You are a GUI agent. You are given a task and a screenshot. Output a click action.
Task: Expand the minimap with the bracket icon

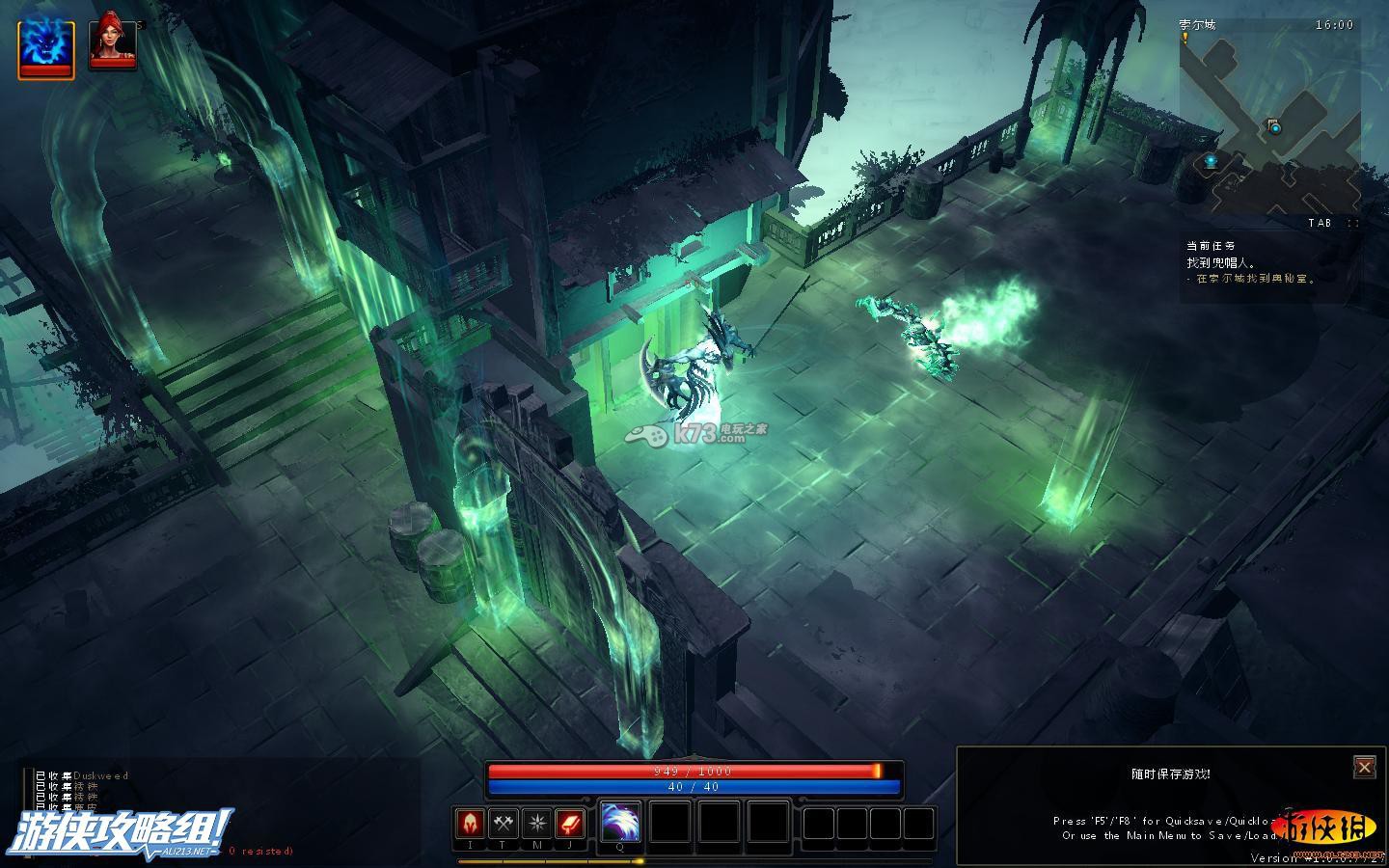pyautogui.click(x=1353, y=223)
